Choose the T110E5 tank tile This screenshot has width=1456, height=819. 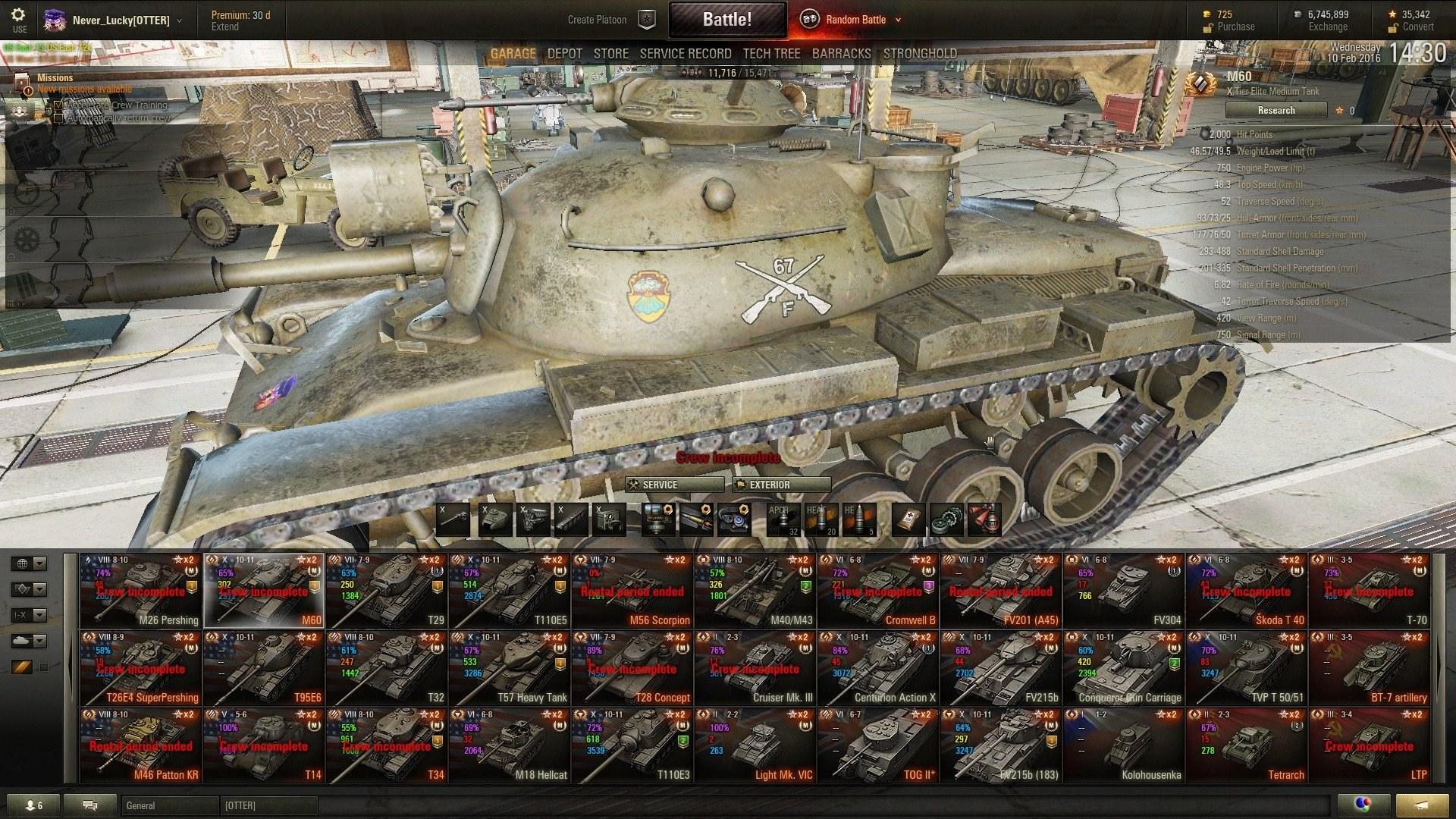(510, 591)
